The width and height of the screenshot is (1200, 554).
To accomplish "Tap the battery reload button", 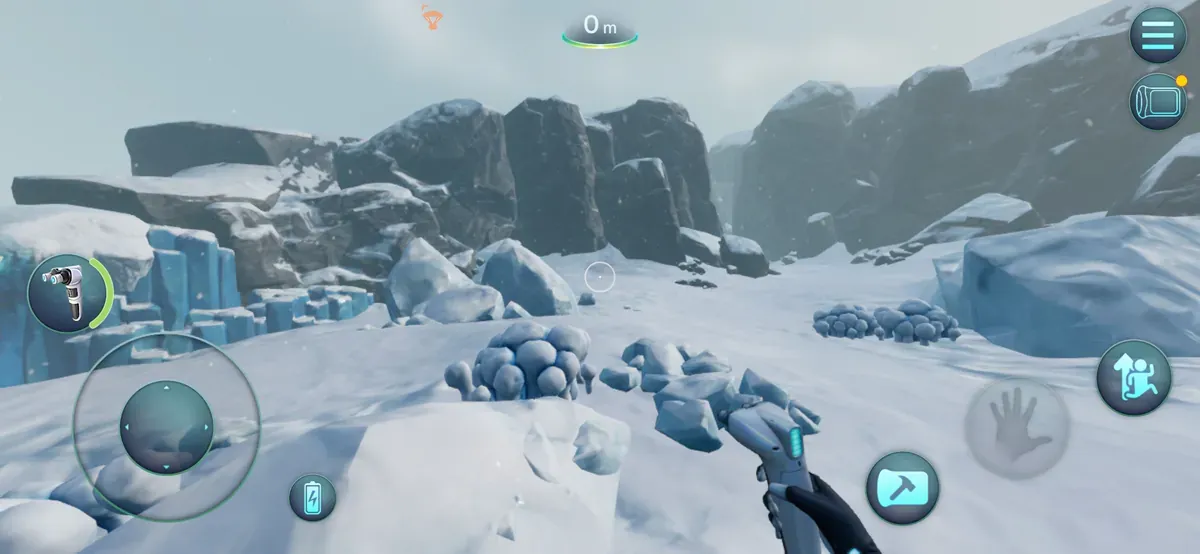I will [313, 497].
